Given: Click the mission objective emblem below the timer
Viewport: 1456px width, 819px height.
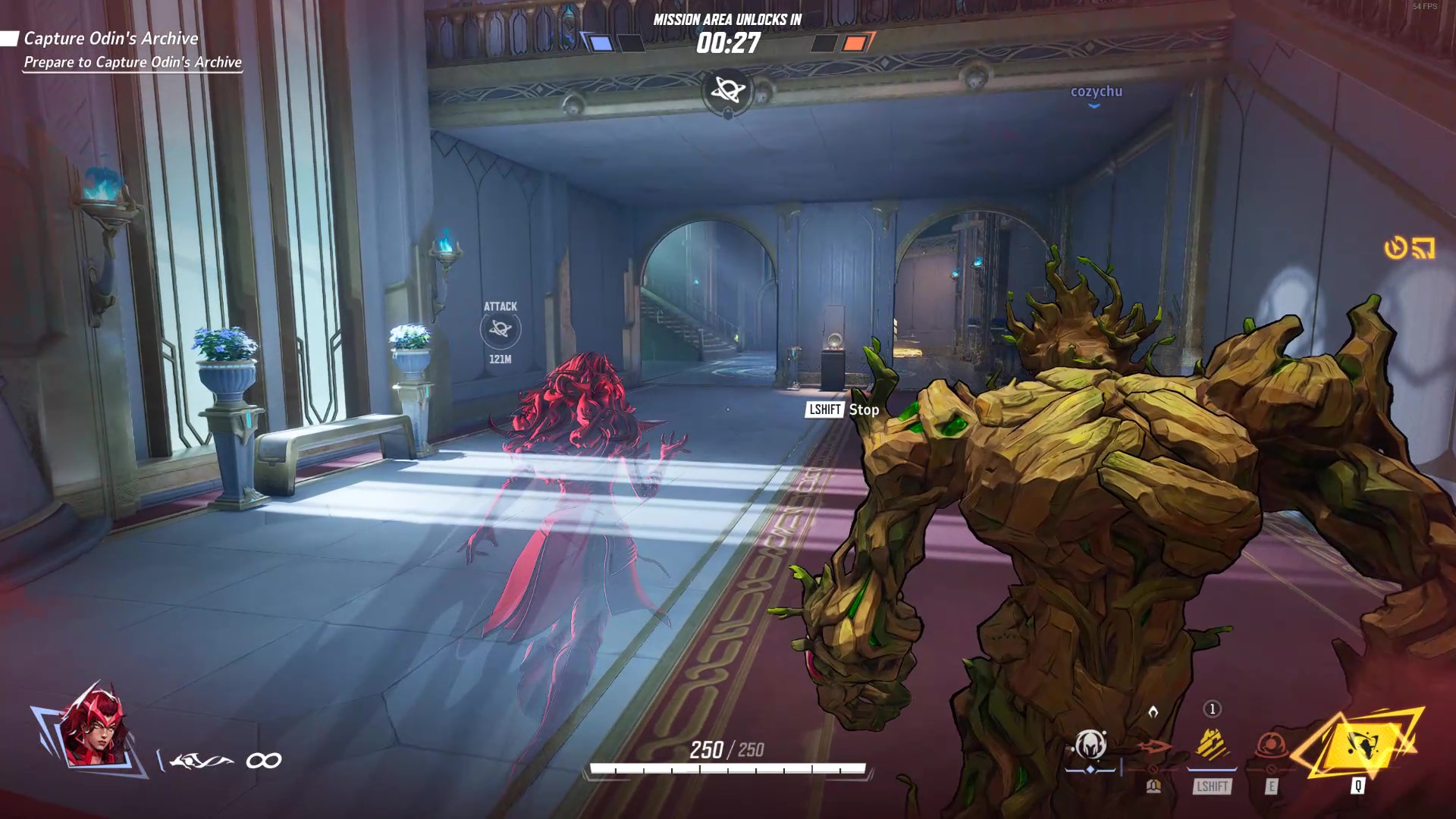Looking at the screenshot, I should [x=727, y=91].
